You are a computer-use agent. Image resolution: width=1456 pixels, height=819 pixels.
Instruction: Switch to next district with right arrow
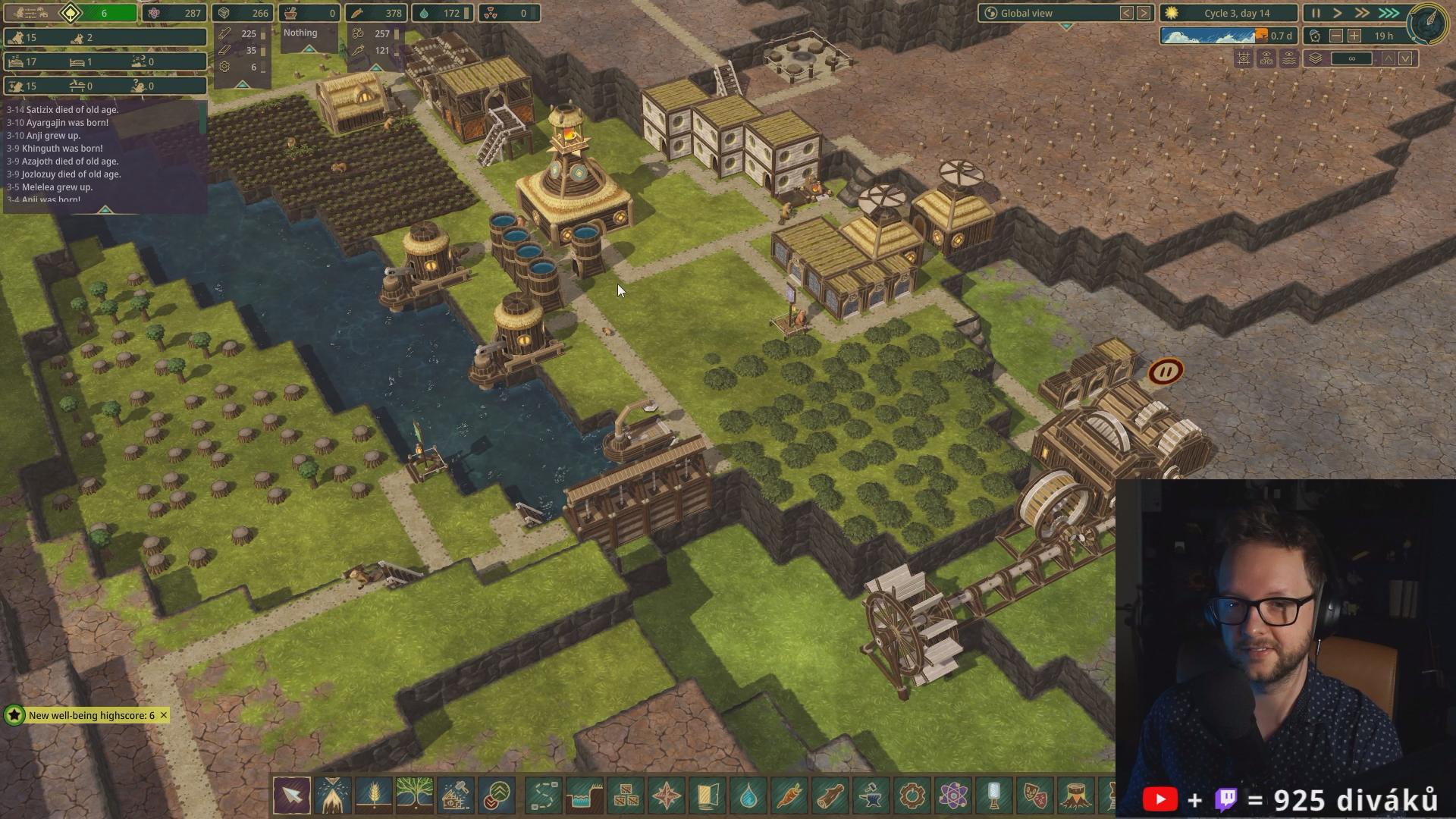tap(1144, 13)
